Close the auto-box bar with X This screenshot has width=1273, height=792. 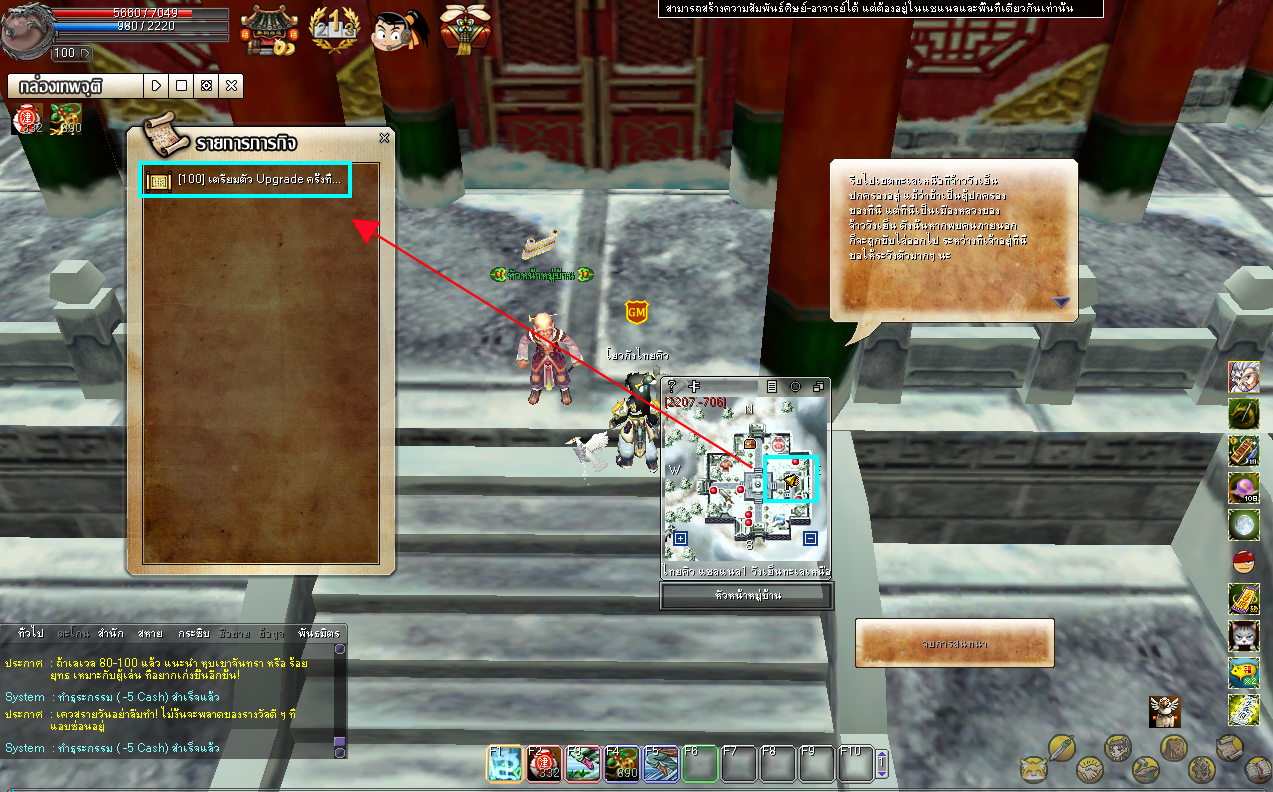coord(231,86)
